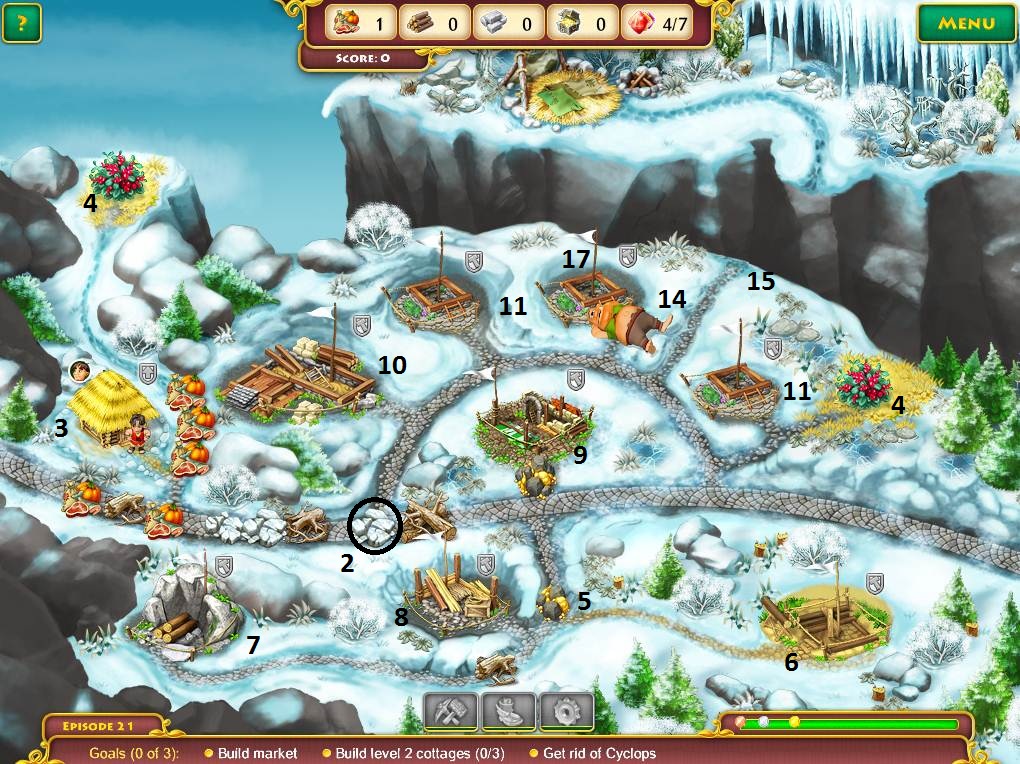Activate the winged boot speed bonus
1020x764 pixels.
(509, 712)
